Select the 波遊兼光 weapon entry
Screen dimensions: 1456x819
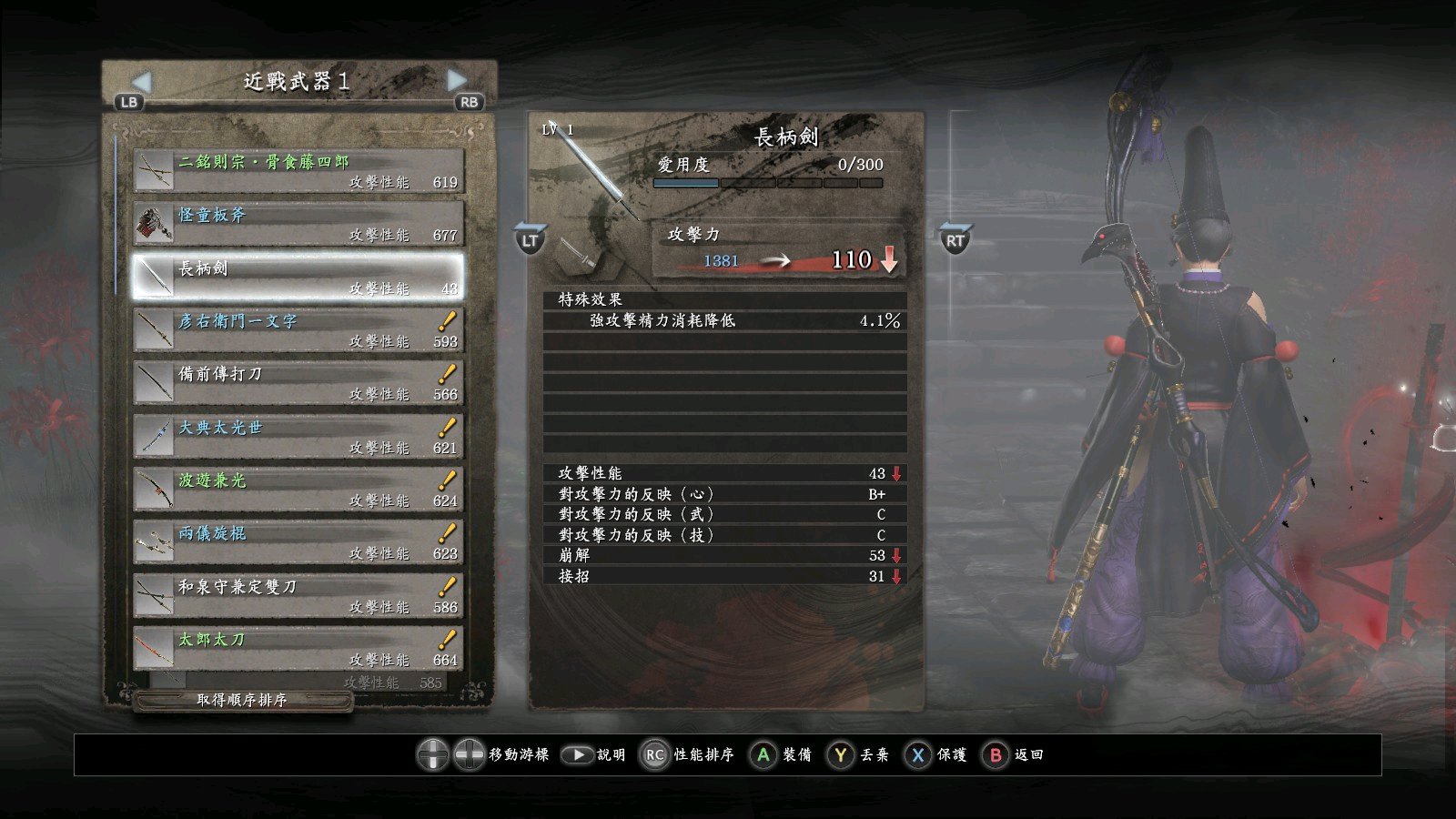[298, 490]
